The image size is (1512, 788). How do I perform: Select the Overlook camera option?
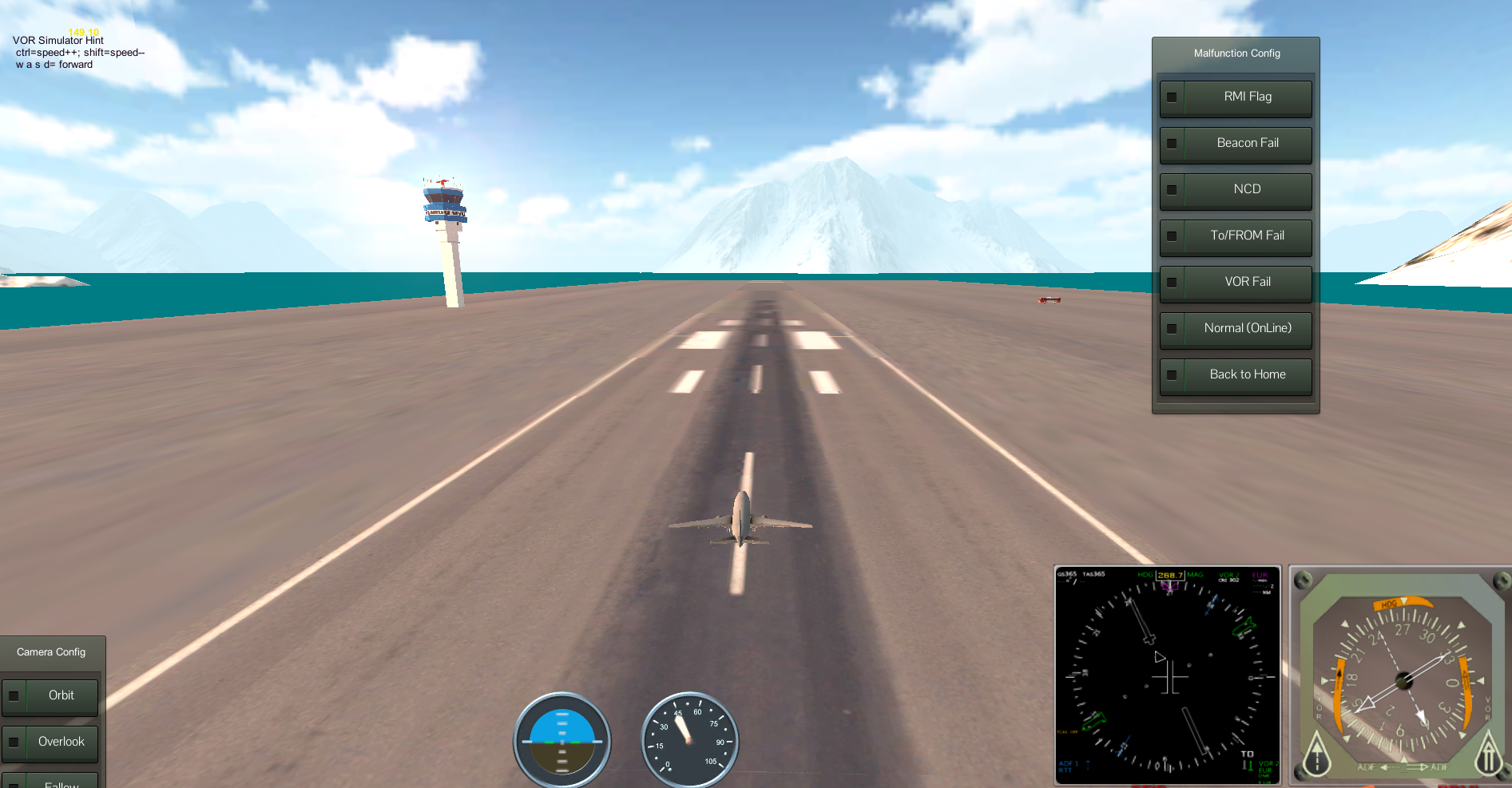[50, 742]
